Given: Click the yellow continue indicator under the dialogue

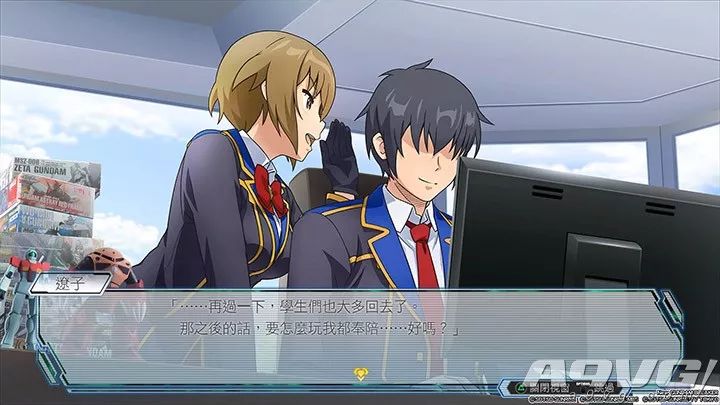Looking at the screenshot, I should [361, 374].
